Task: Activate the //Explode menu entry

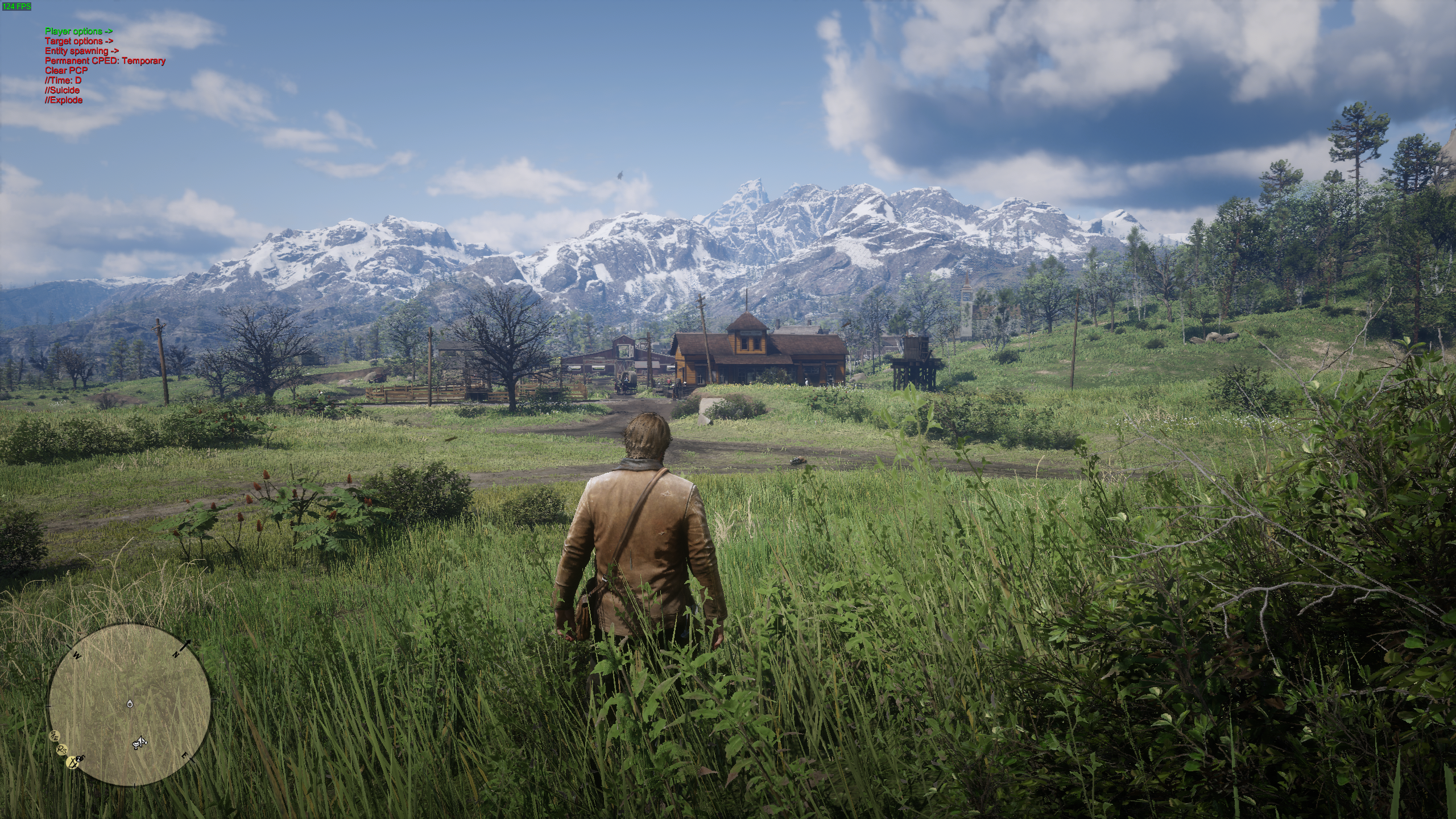Action: pyautogui.click(x=64, y=100)
